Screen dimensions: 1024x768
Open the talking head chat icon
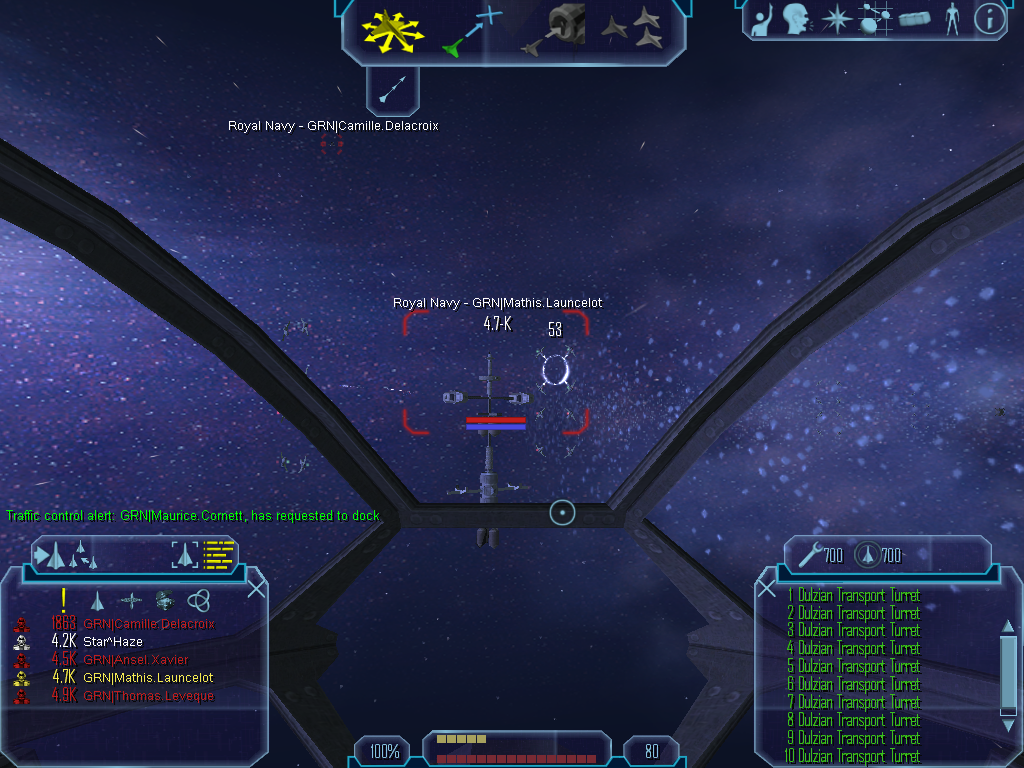(796, 19)
